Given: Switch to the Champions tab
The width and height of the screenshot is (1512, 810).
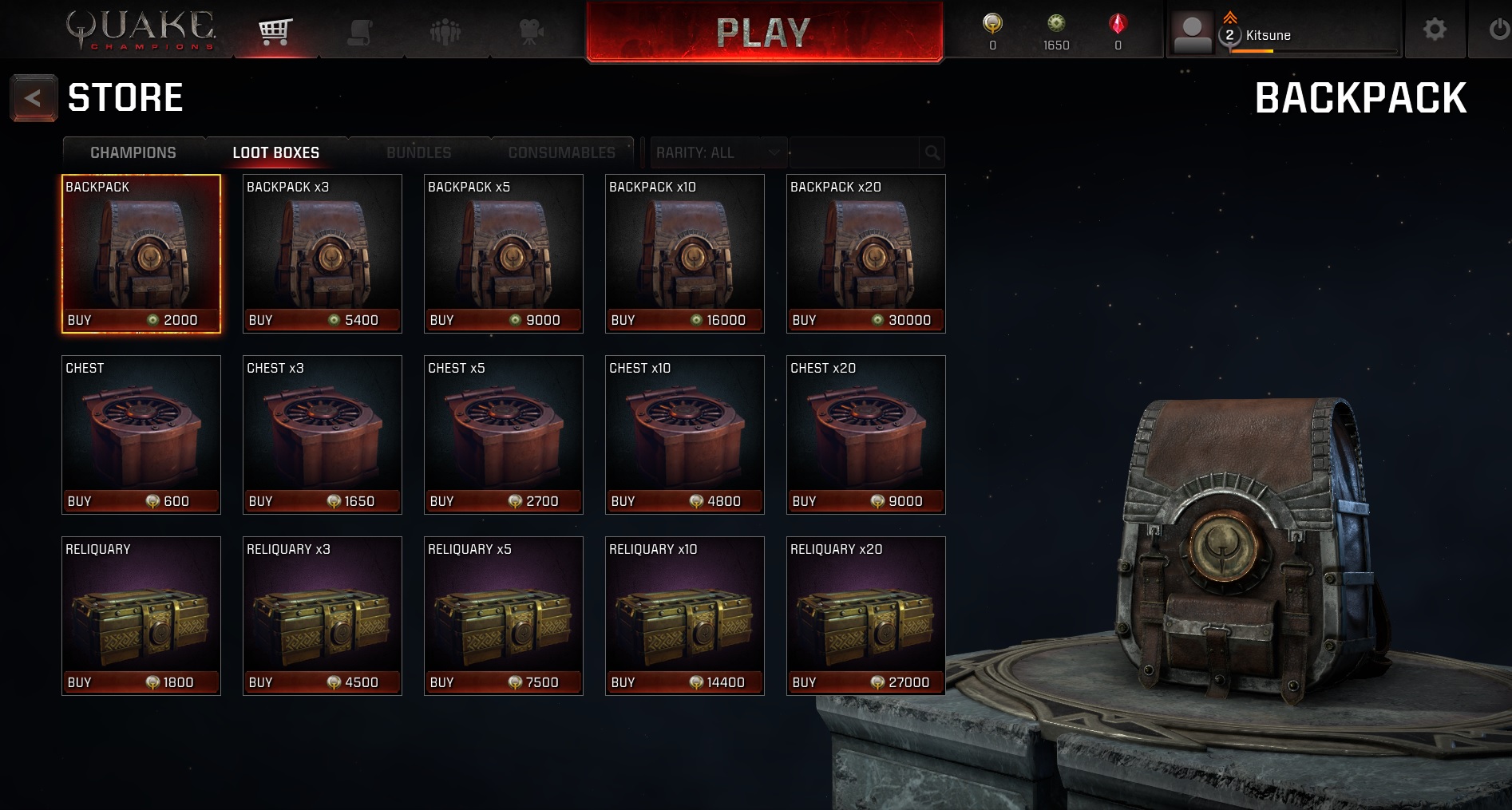Looking at the screenshot, I should point(133,152).
